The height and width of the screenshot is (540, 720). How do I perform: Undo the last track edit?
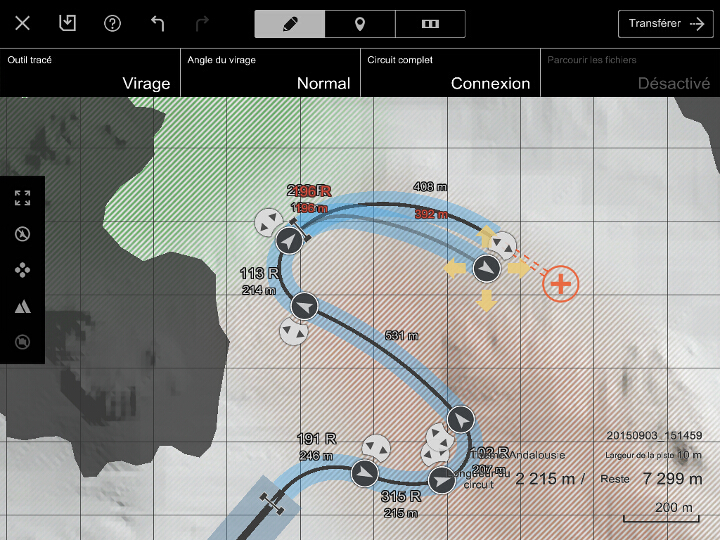157,23
